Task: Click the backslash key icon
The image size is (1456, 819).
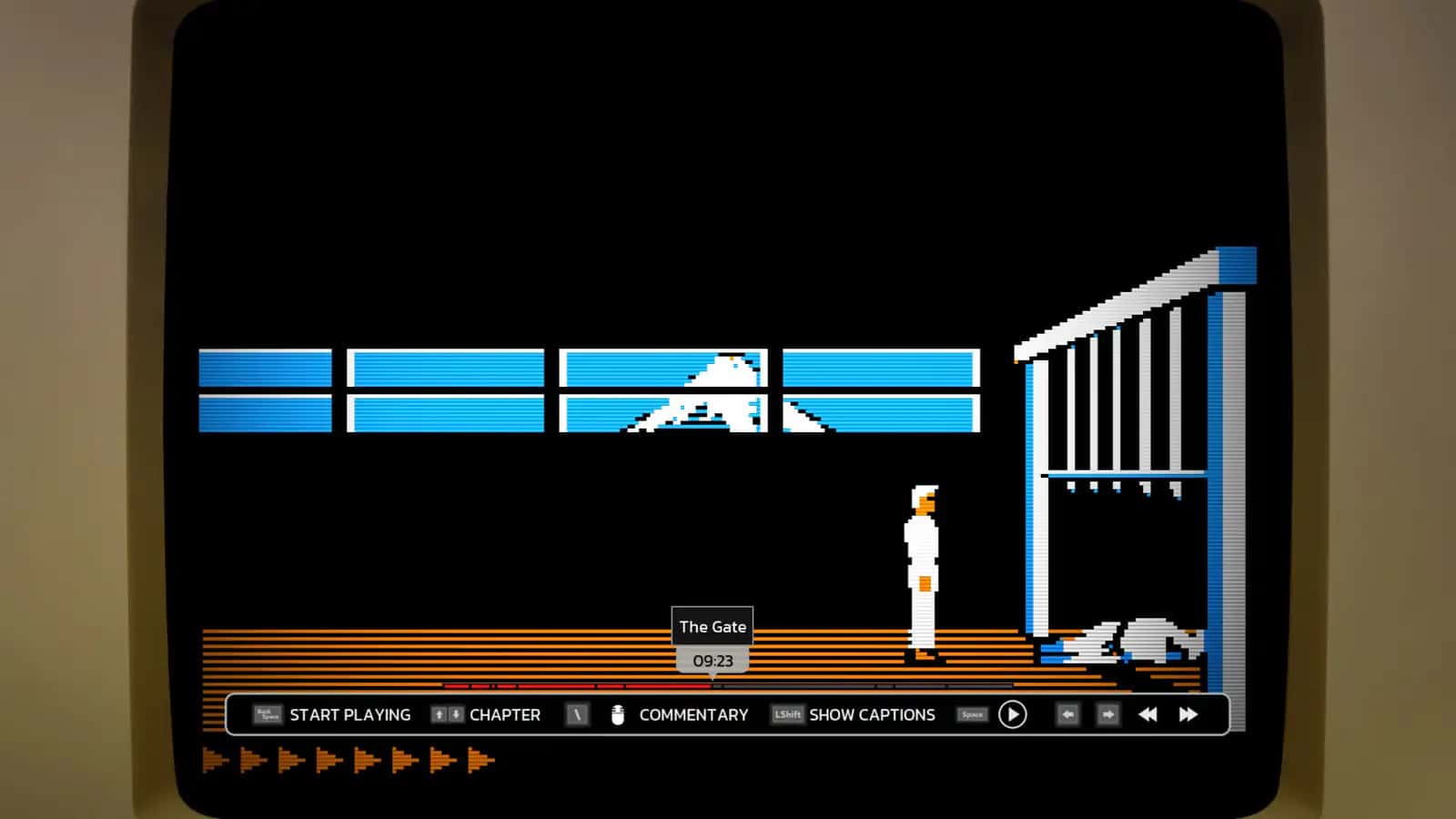Action: click(x=579, y=714)
